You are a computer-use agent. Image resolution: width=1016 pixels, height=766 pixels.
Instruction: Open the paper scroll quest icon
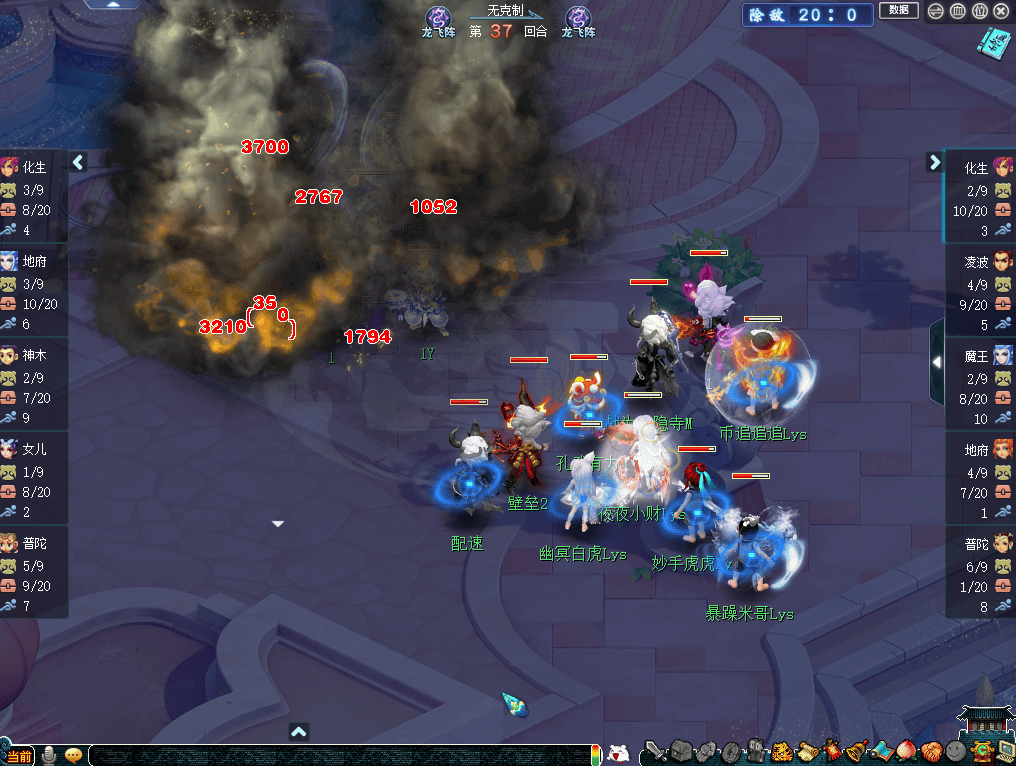[x=807, y=752]
